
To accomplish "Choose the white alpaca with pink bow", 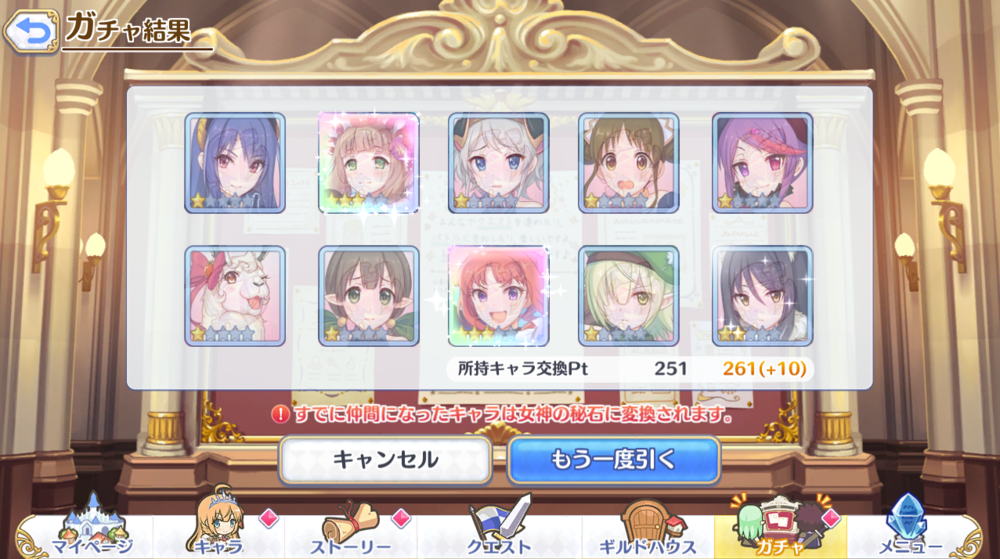I will coord(235,296).
